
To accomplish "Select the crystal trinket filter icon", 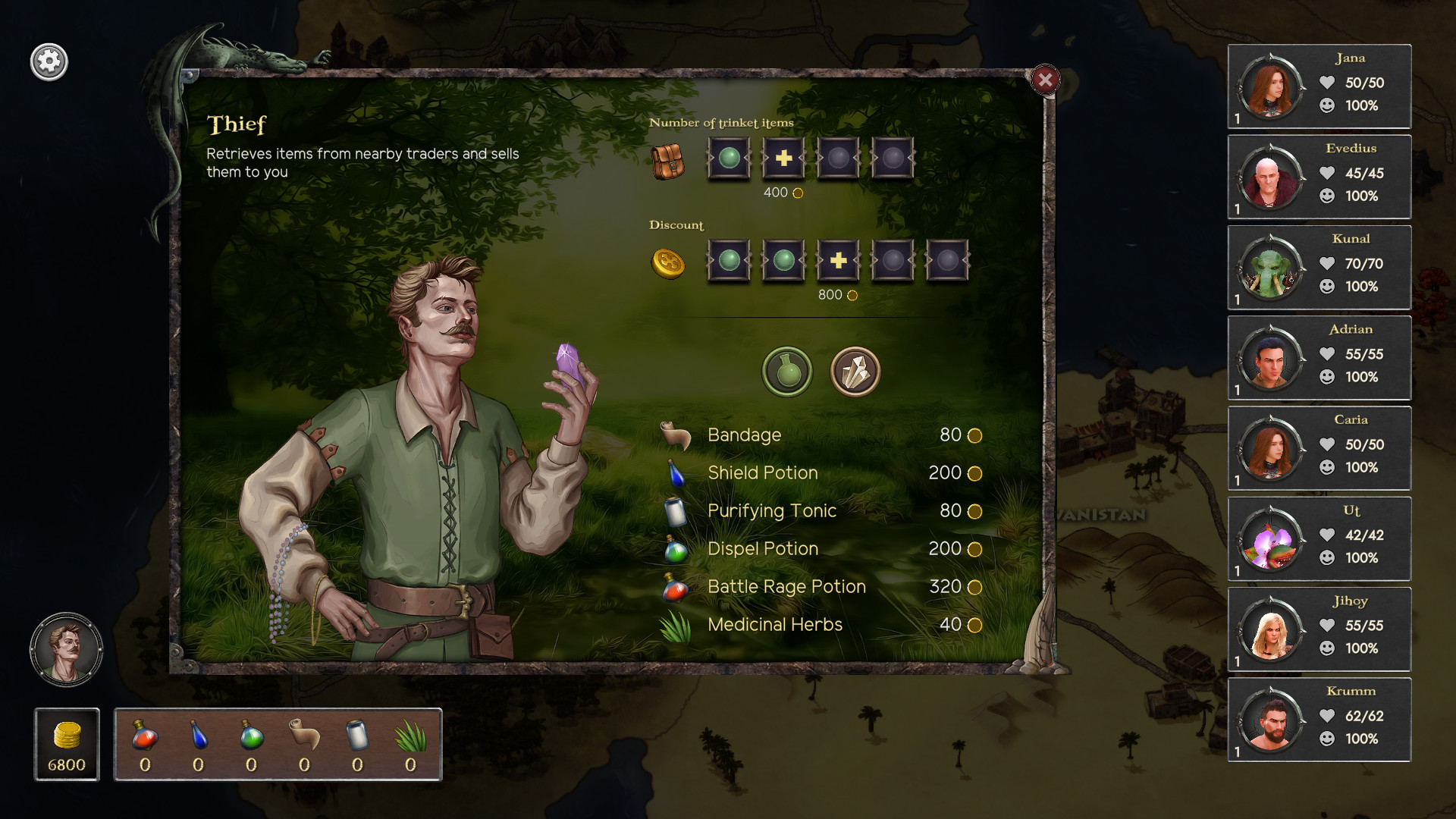I will (x=855, y=372).
